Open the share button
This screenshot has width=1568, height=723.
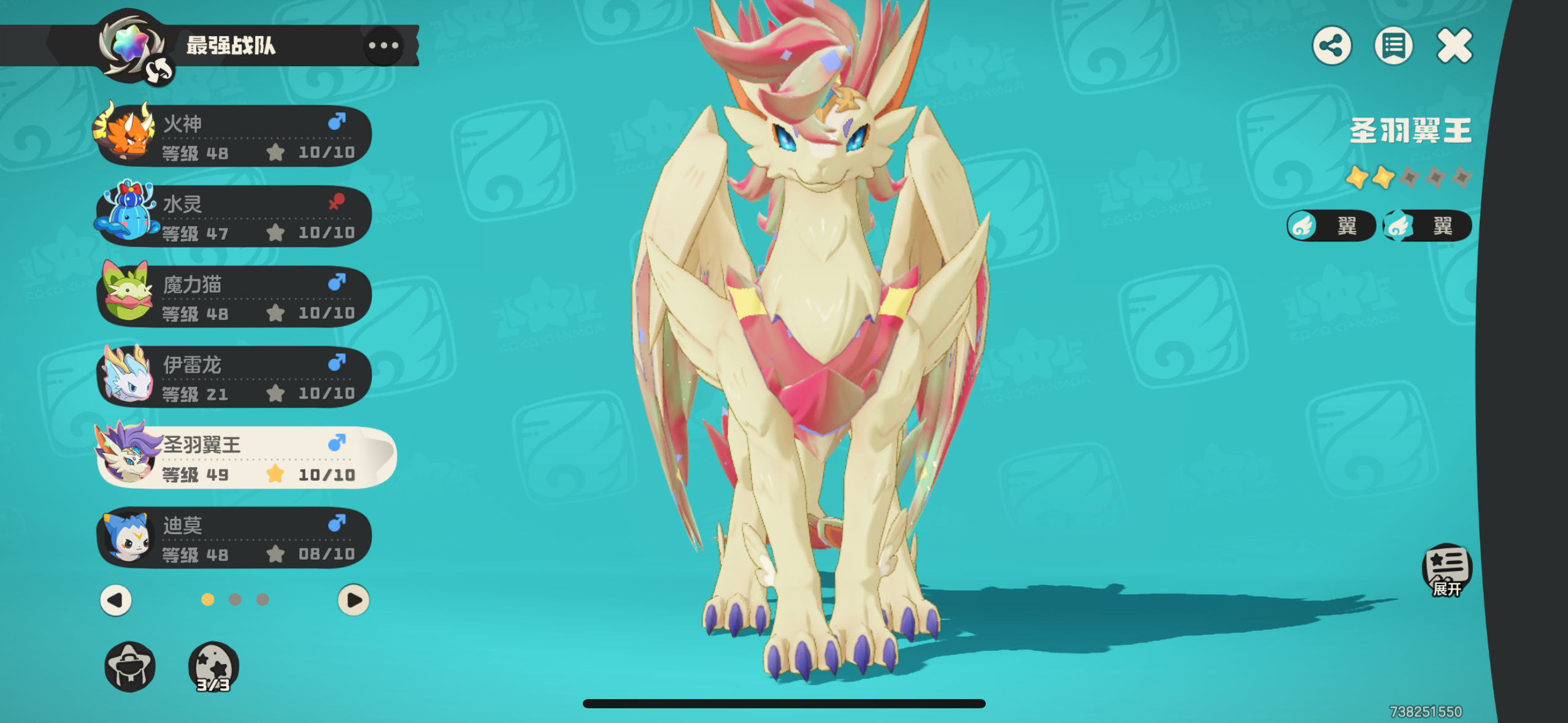point(1332,45)
